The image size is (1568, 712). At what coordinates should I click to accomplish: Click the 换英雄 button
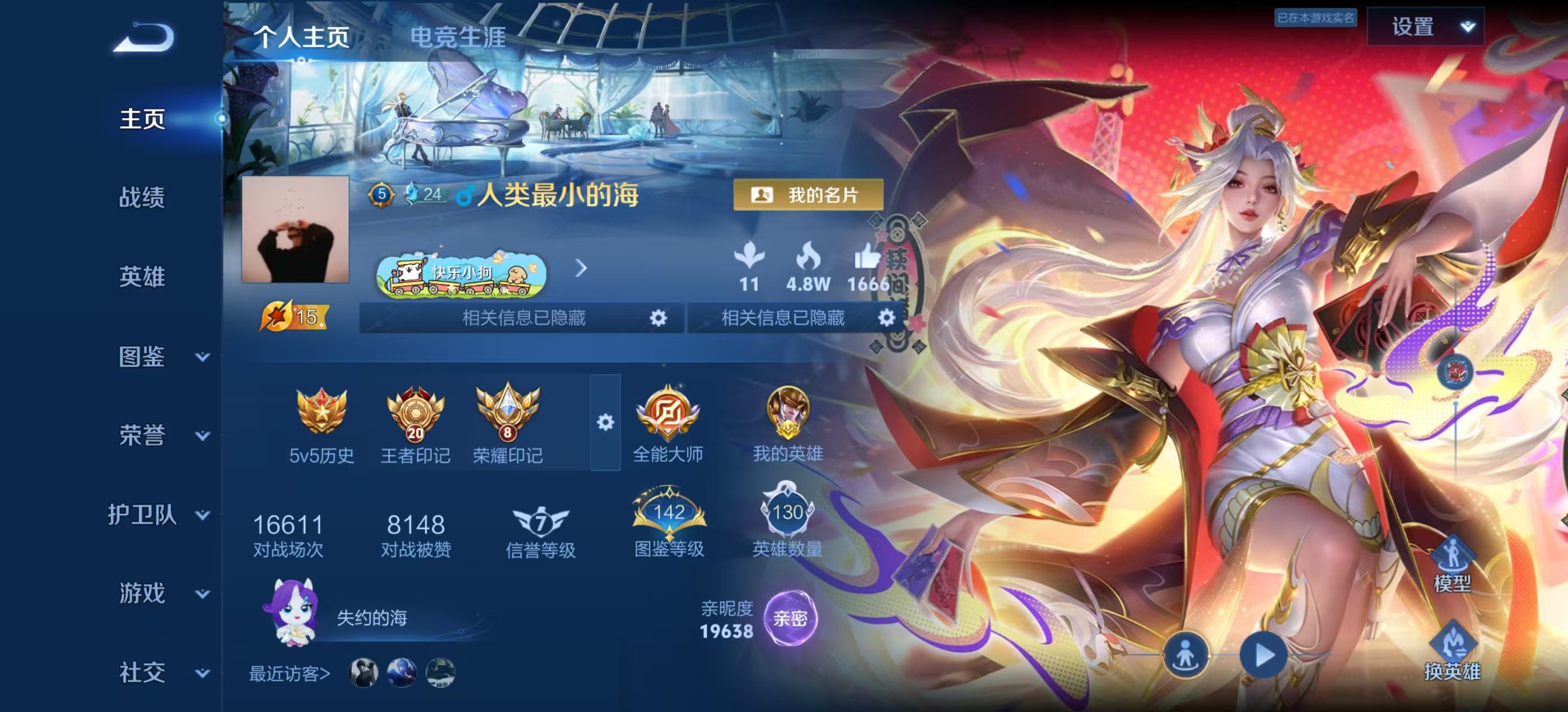1452,651
